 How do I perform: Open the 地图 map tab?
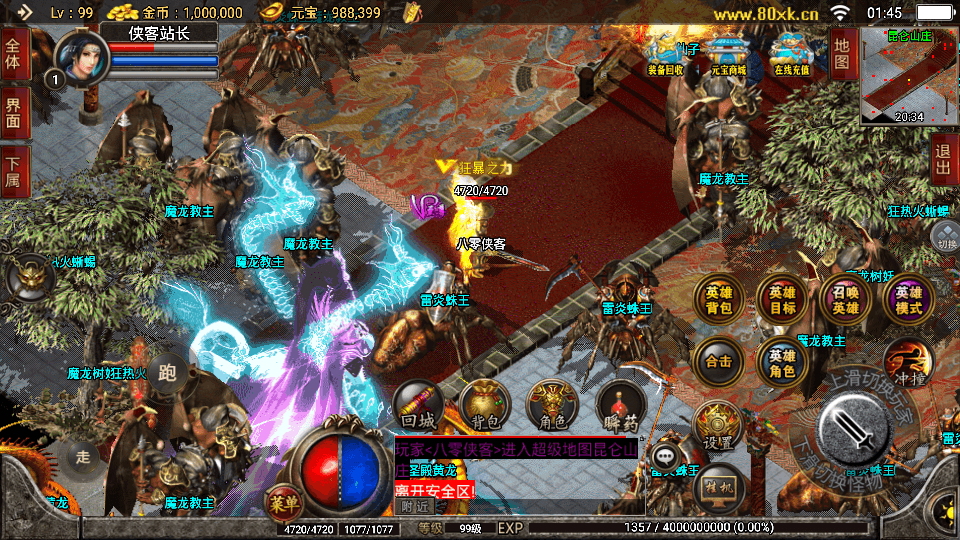tap(842, 54)
